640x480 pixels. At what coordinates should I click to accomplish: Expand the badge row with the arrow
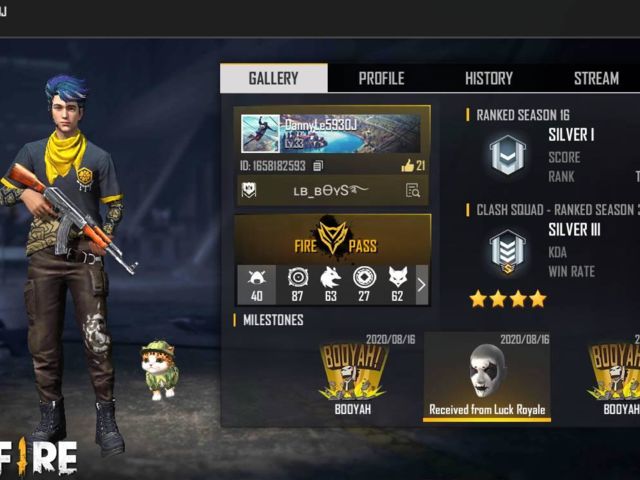pos(421,285)
